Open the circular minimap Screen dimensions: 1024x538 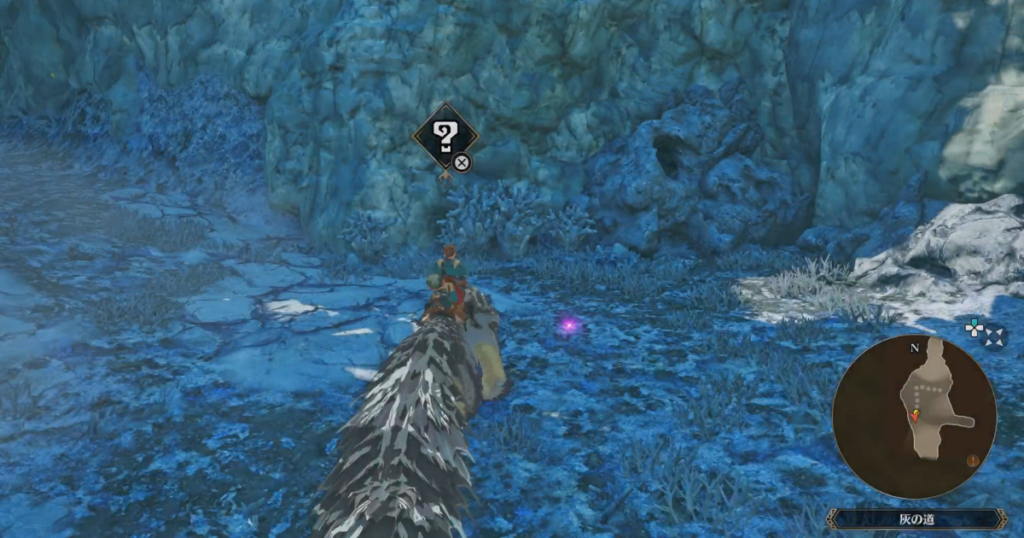pos(913,415)
